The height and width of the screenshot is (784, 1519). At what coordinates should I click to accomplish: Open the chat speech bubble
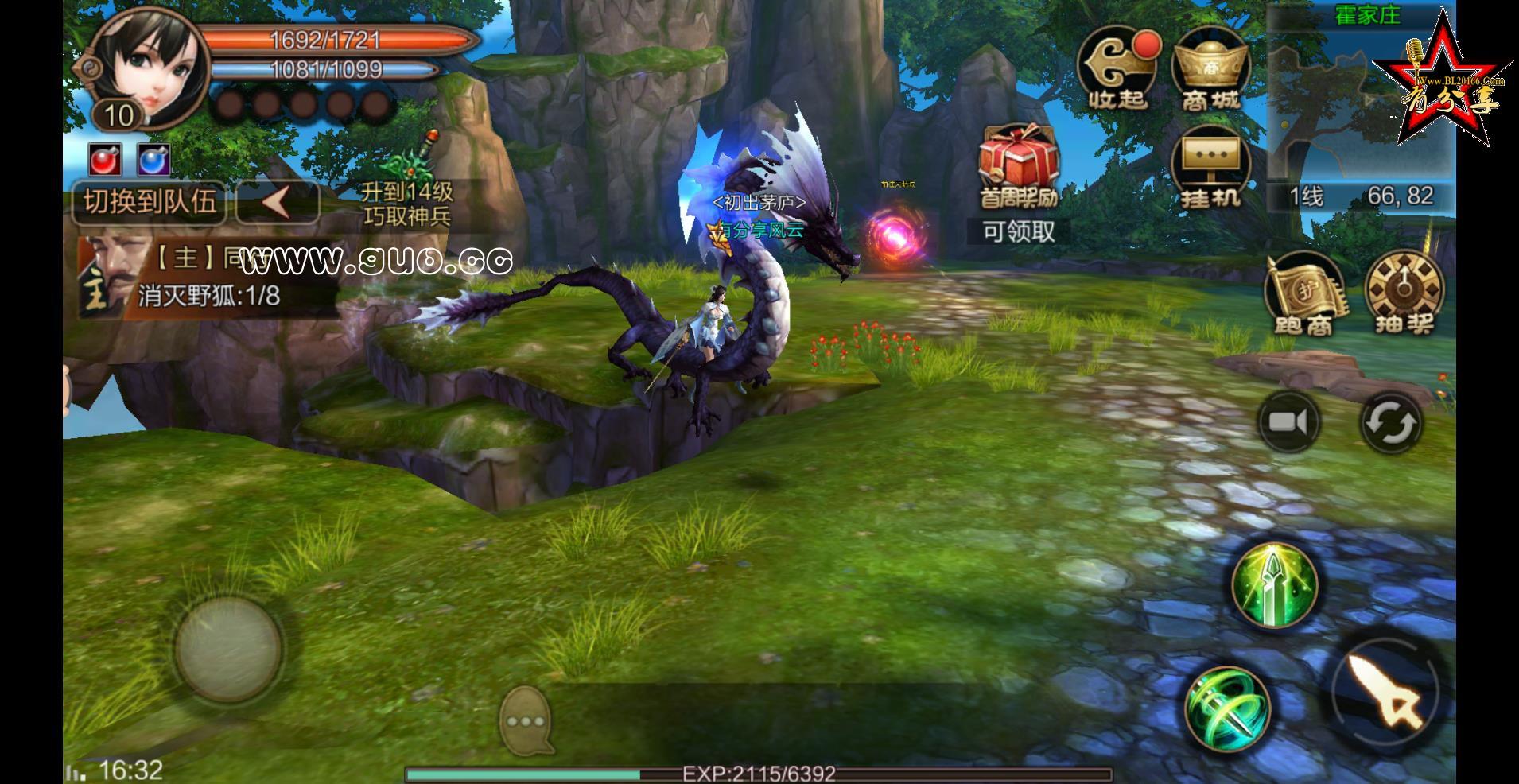click(x=526, y=720)
